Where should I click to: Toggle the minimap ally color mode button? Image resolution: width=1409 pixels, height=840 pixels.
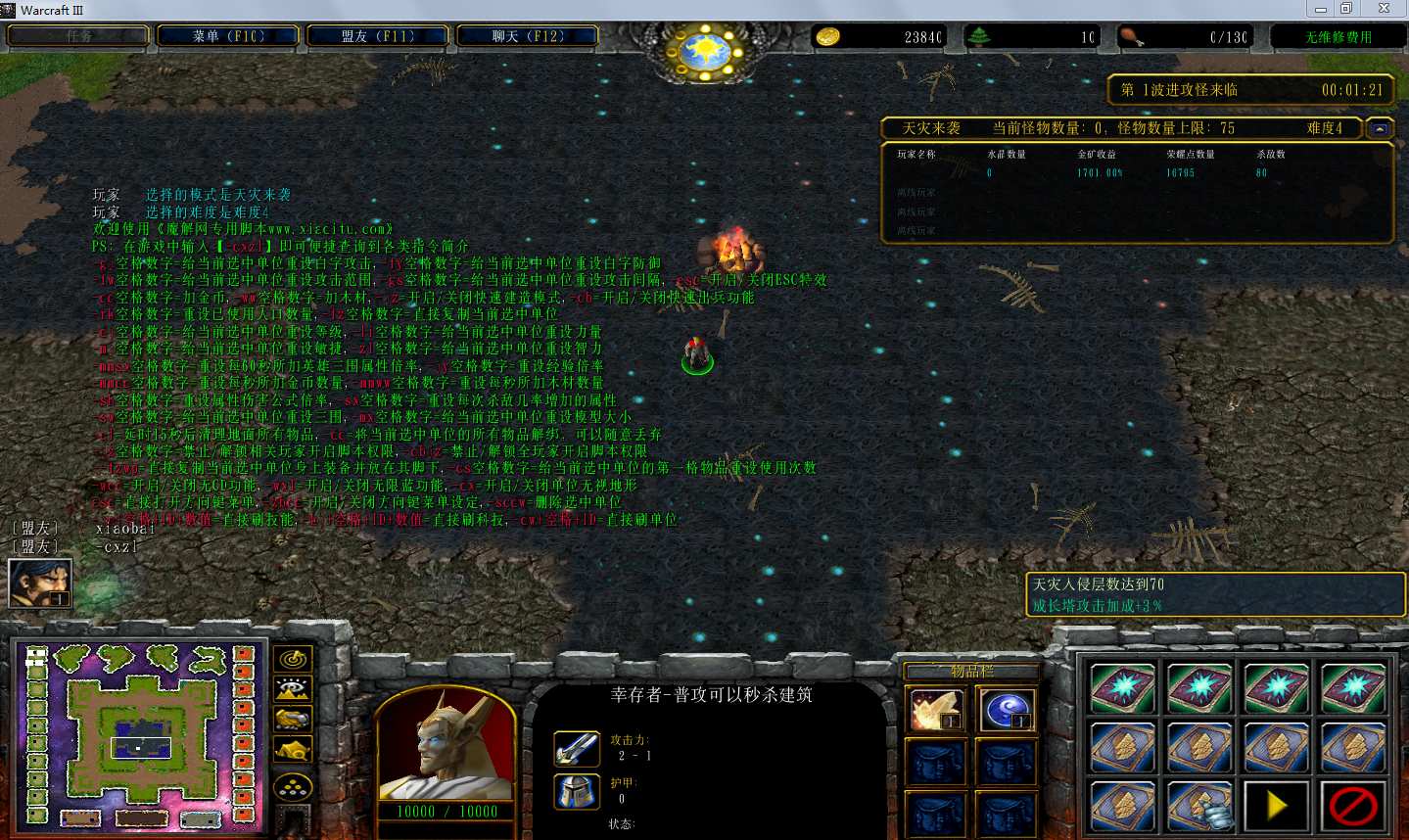pos(293,721)
